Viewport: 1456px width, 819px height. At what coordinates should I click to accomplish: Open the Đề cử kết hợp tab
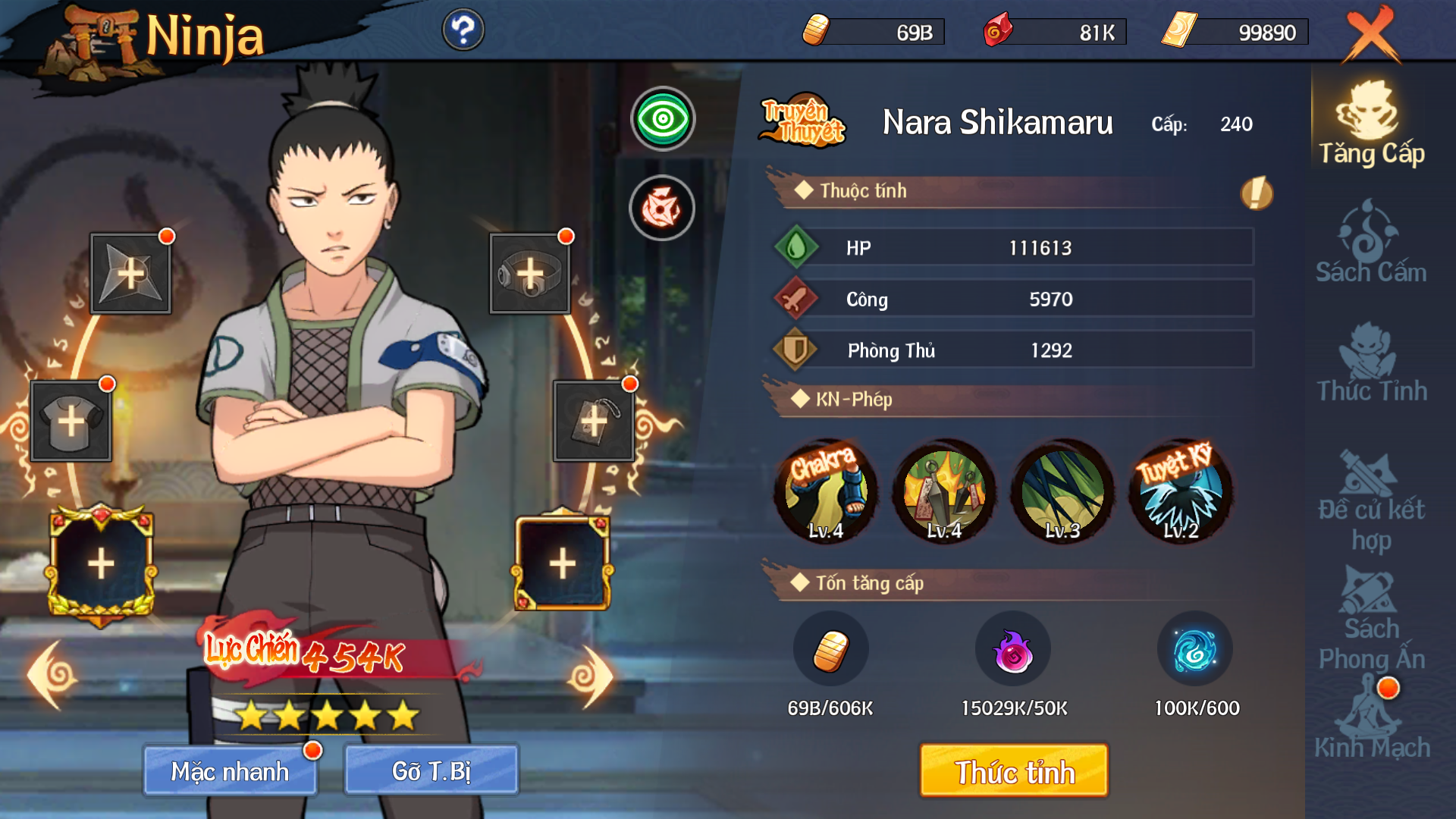[x=1371, y=500]
